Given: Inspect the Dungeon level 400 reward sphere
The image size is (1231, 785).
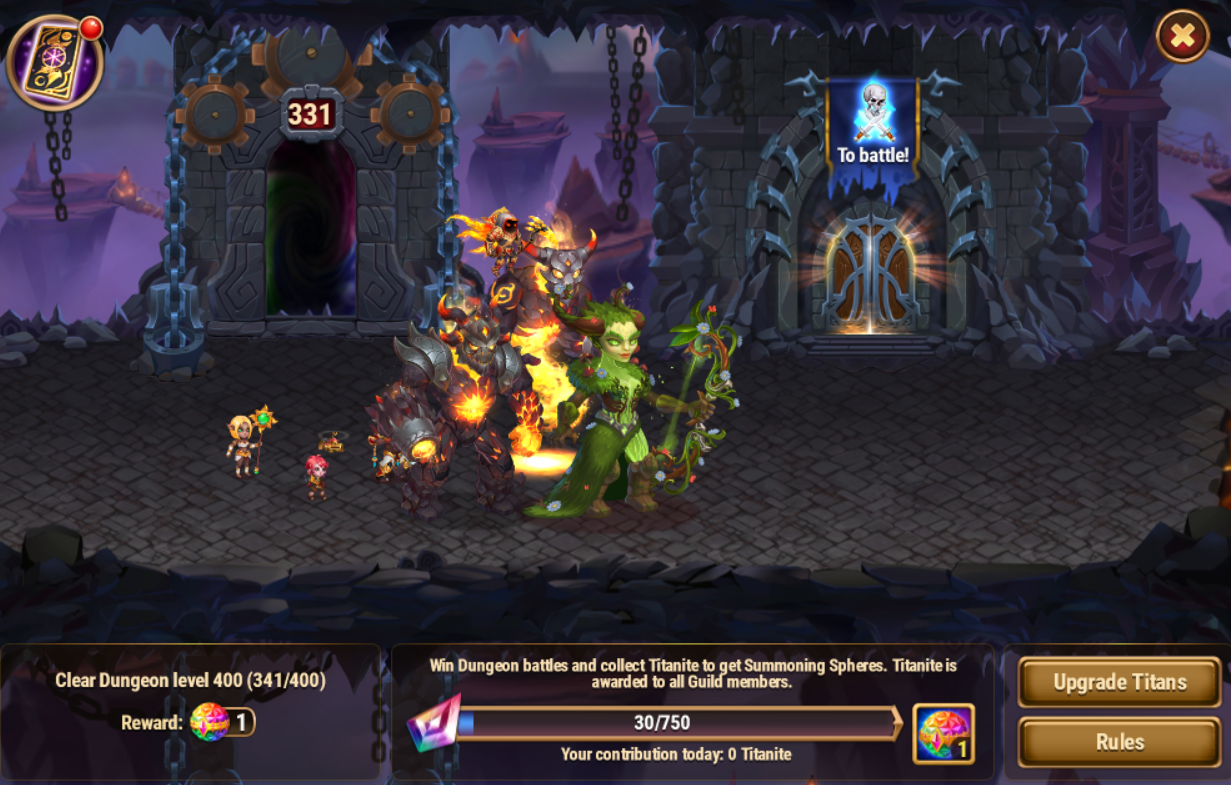Looking at the screenshot, I should (210, 722).
